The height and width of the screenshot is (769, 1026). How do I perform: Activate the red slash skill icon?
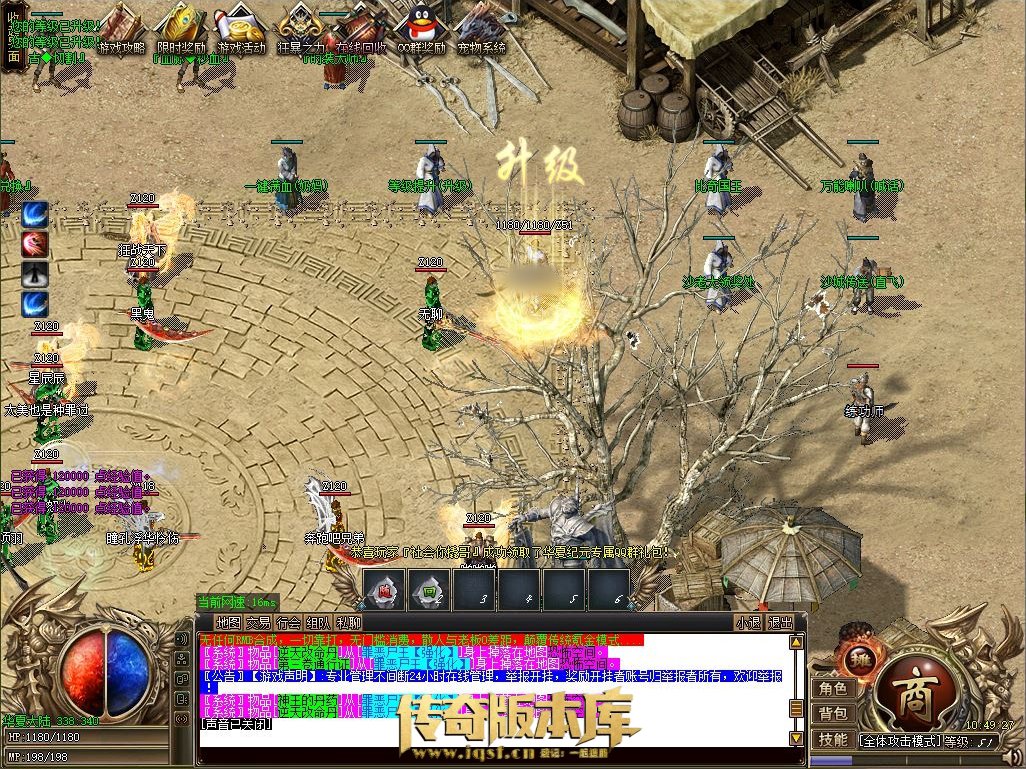(36, 244)
